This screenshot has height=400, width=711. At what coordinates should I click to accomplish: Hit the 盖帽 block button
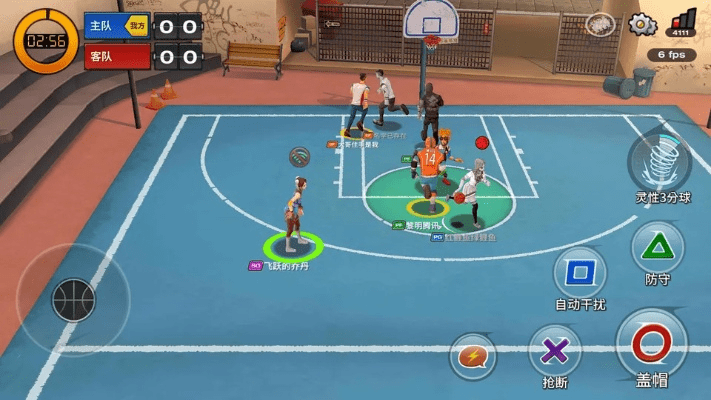[x=651, y=343]
